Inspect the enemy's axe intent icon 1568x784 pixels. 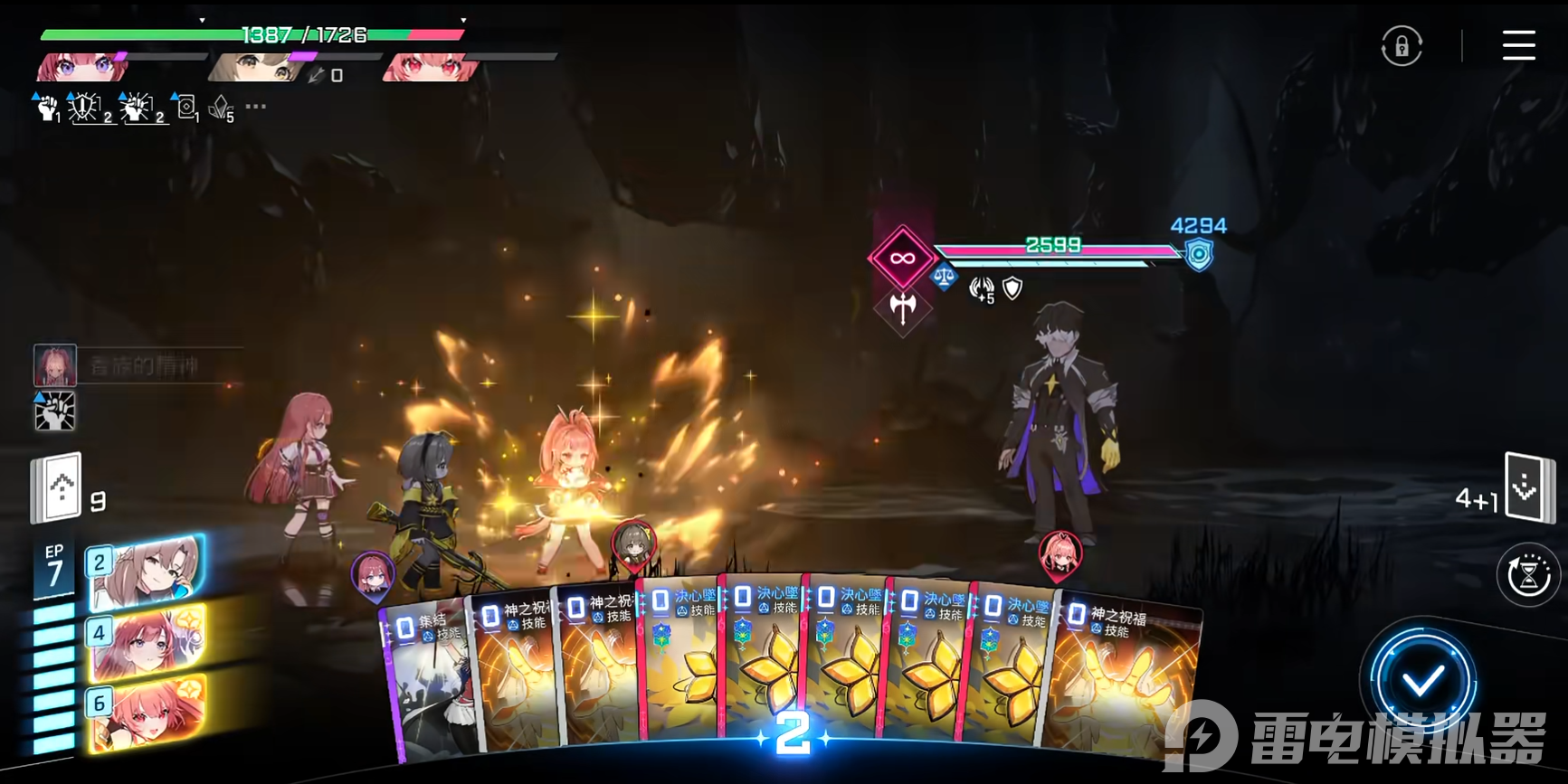[902, 307]
